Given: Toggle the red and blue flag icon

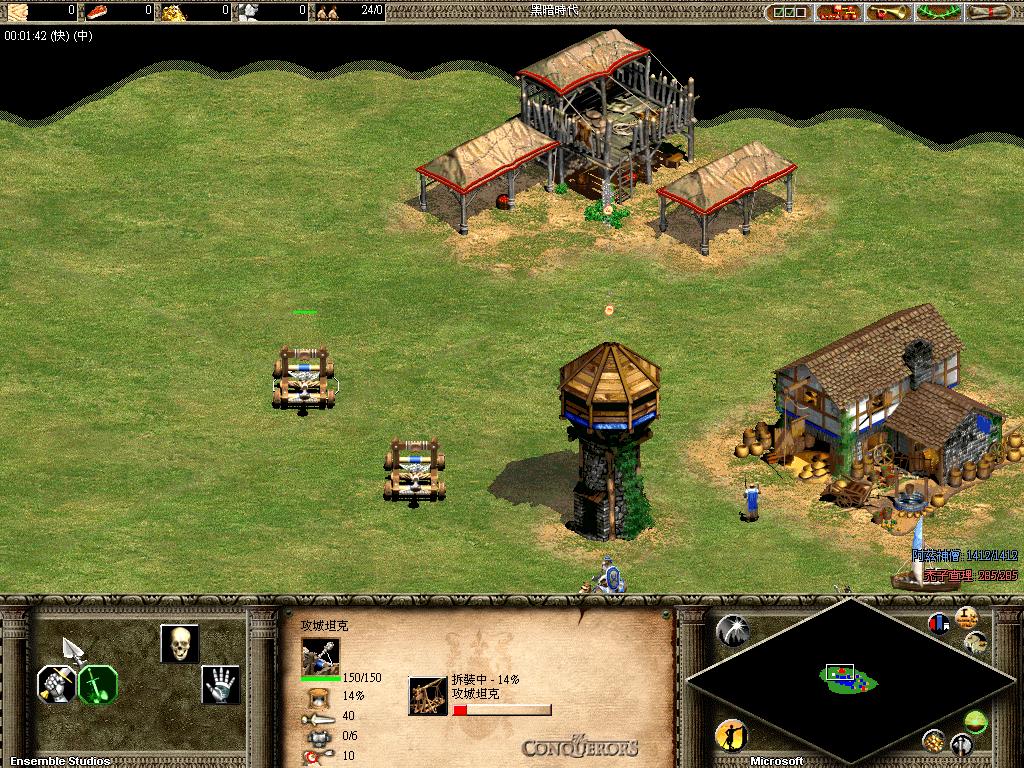Looking at the screenshot, I should point(939,623).
